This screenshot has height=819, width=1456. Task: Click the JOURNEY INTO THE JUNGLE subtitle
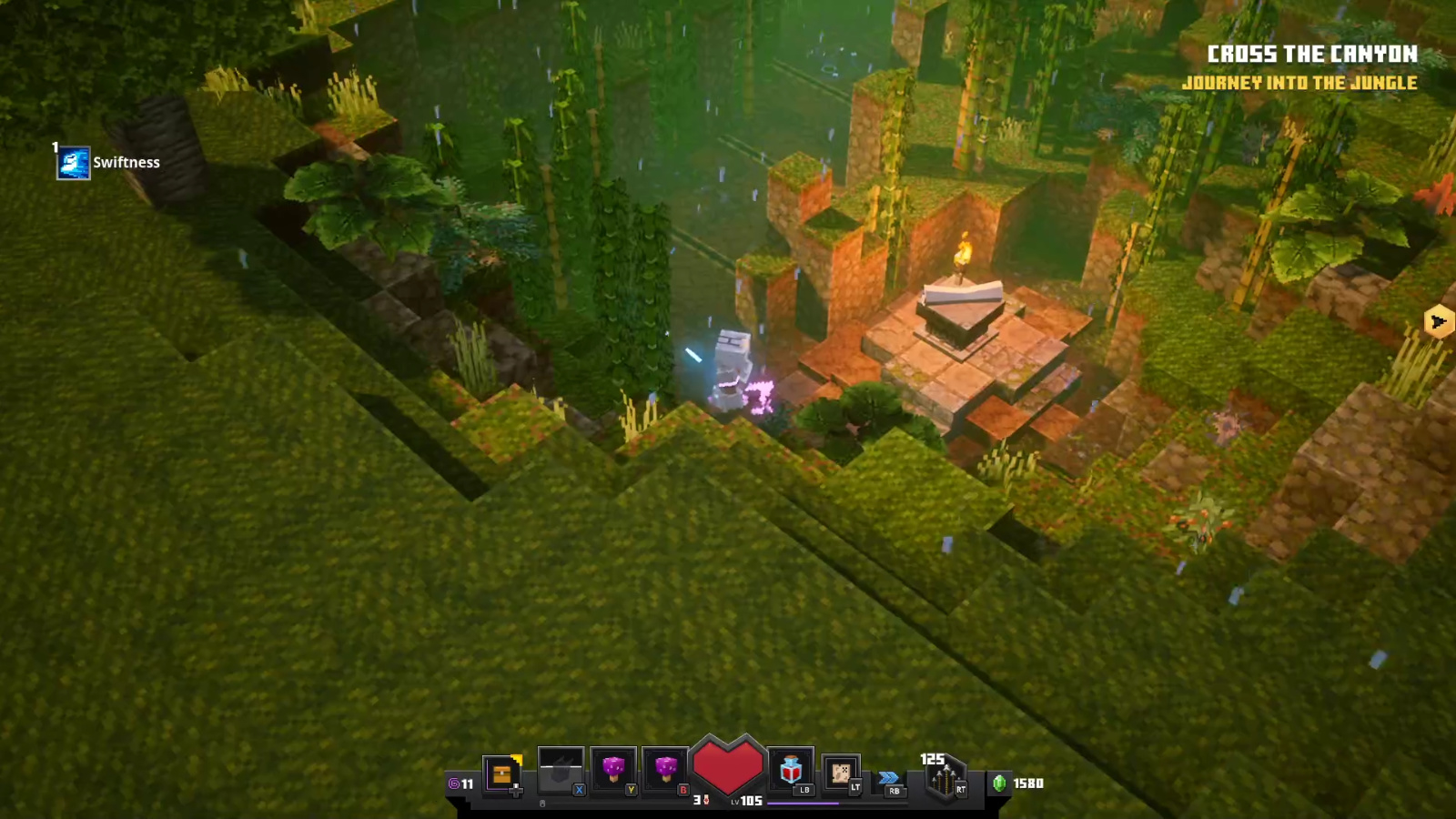[x=1299, y=83]
